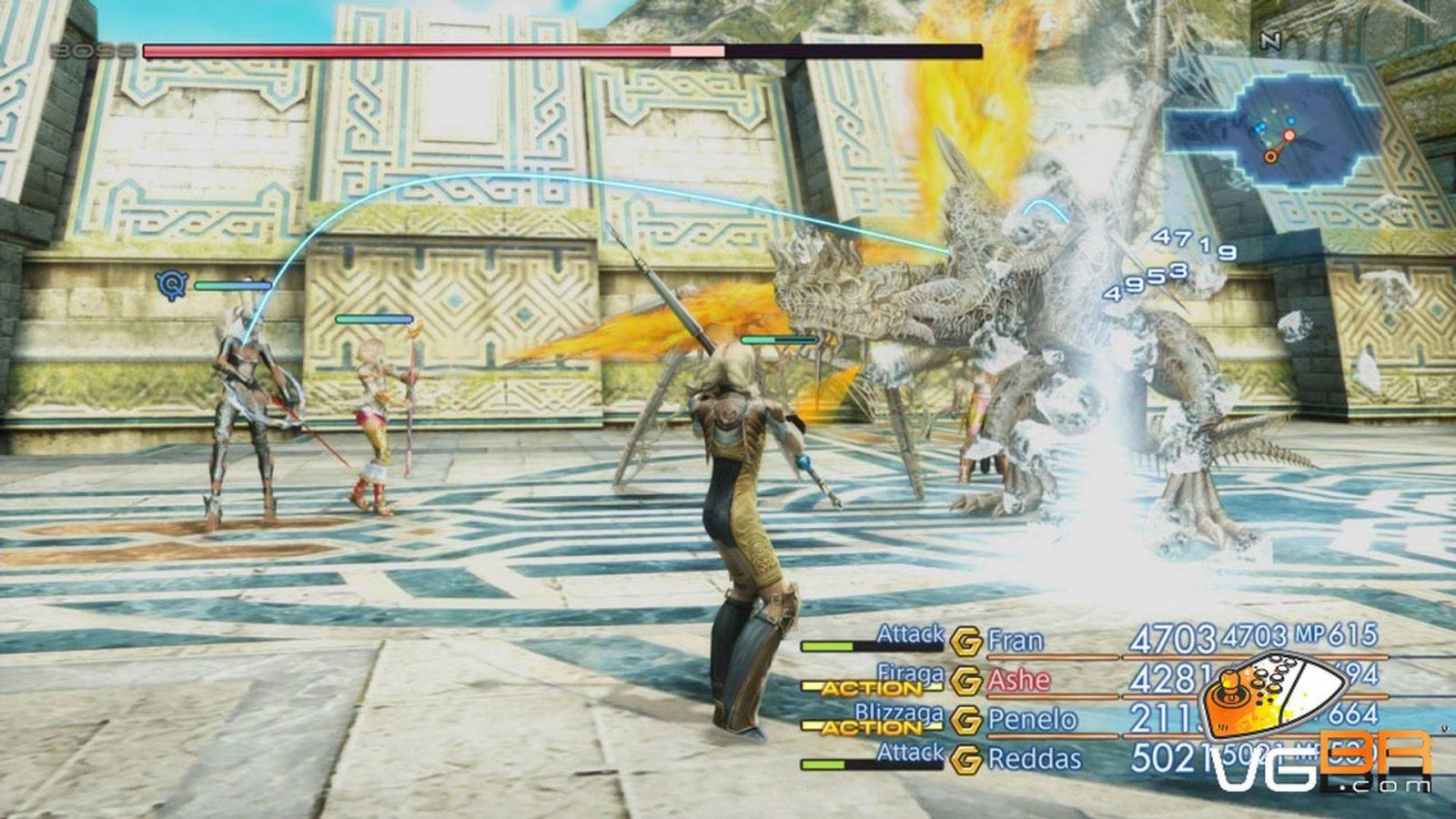Image resolution: width=1456 pixels, height=819 pixels.
Task: Choose Ashe's name in the party list
Action: pyautogui.click(x=1018, y=681)
